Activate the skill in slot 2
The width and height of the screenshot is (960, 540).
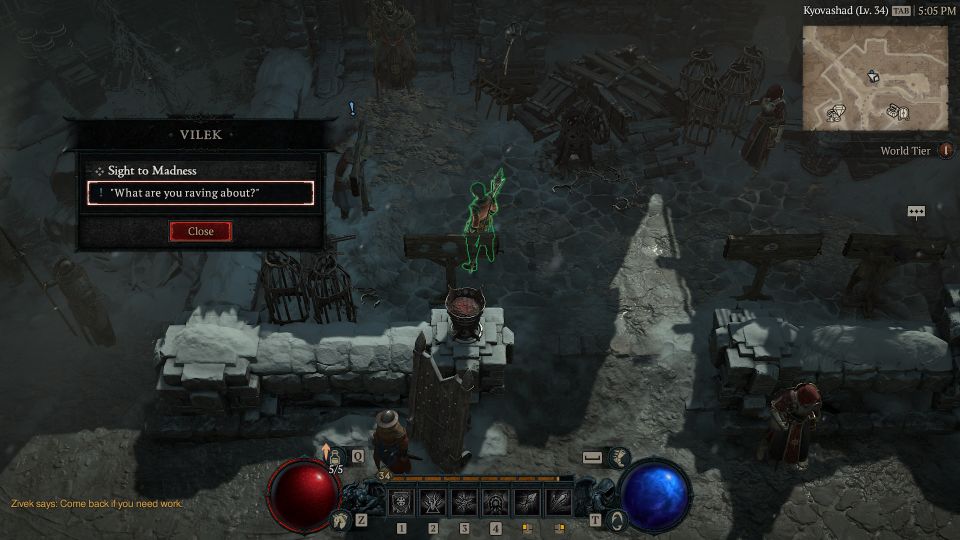coord(435,502)
